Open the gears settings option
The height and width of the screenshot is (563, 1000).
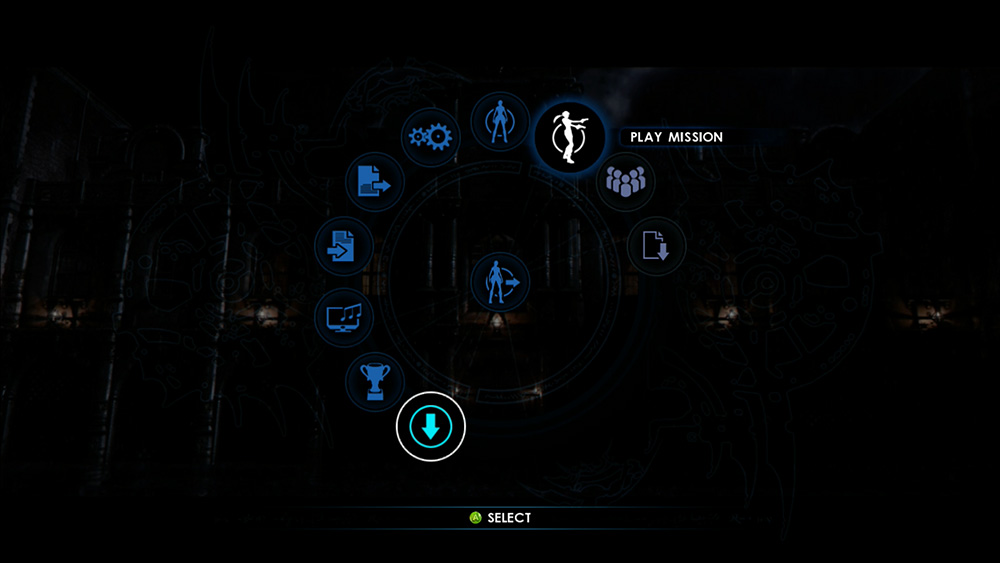click(x=430, y=138)
